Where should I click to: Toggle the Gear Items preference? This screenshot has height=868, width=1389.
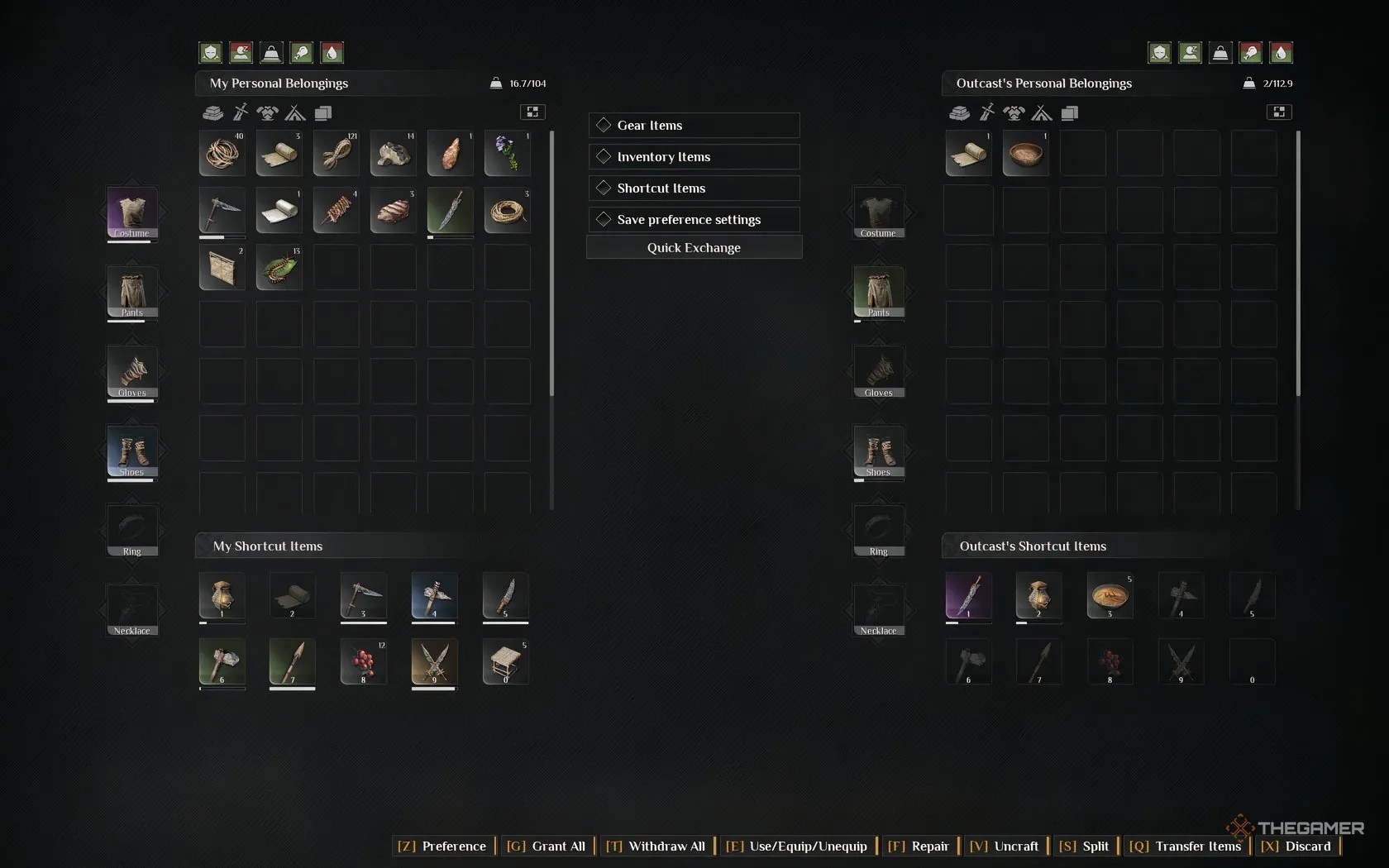coord(693,125)
